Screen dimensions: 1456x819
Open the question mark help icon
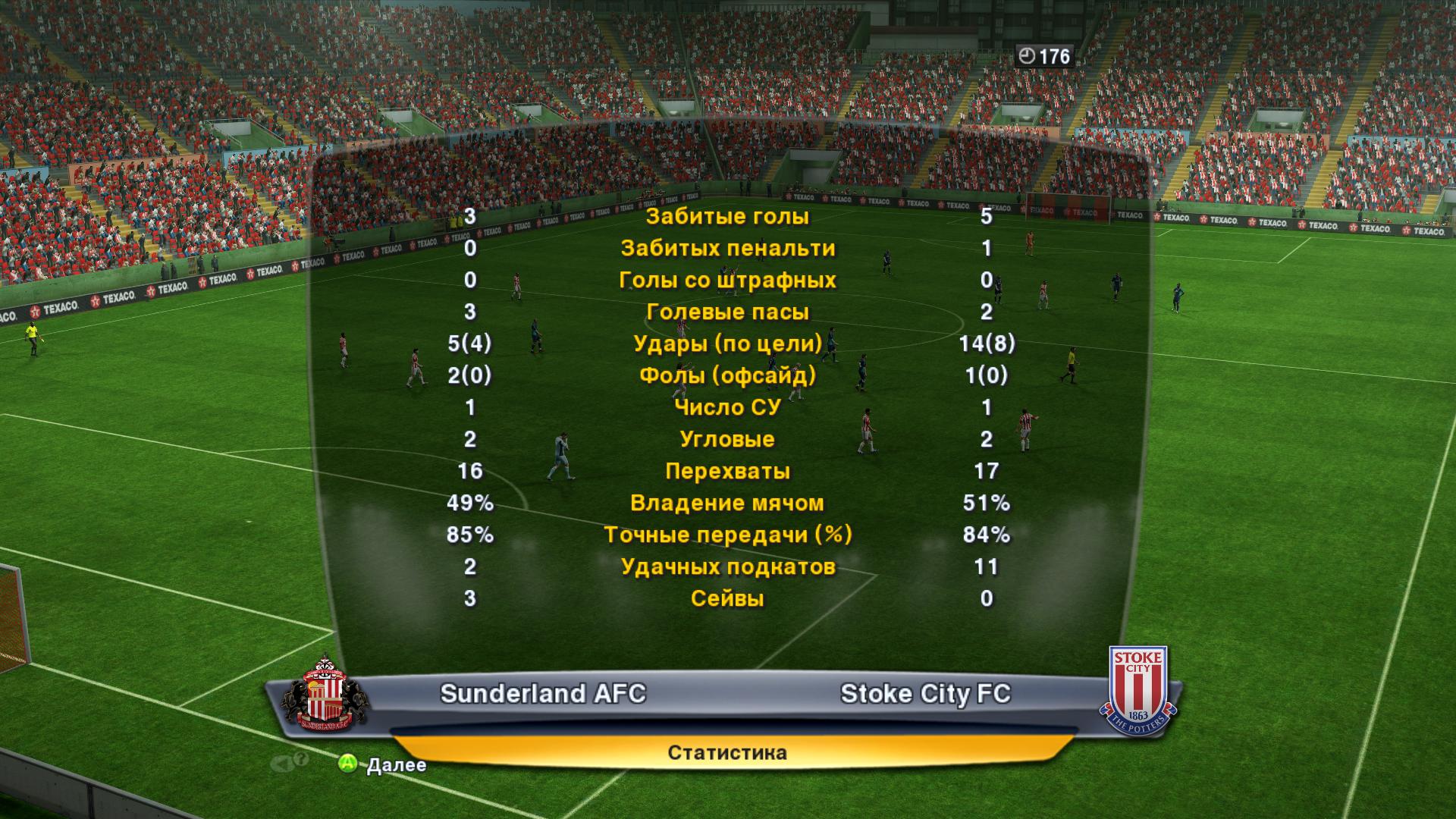pyautogui.click(x=300, y=759)
